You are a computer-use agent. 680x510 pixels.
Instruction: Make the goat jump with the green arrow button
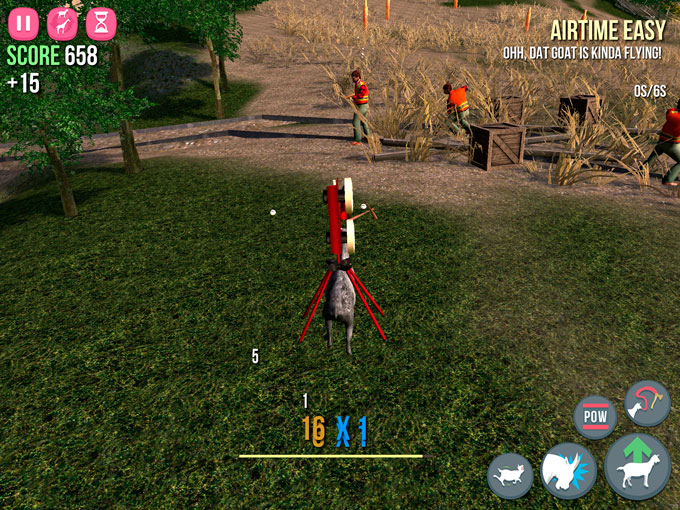[x=637, y=467]
